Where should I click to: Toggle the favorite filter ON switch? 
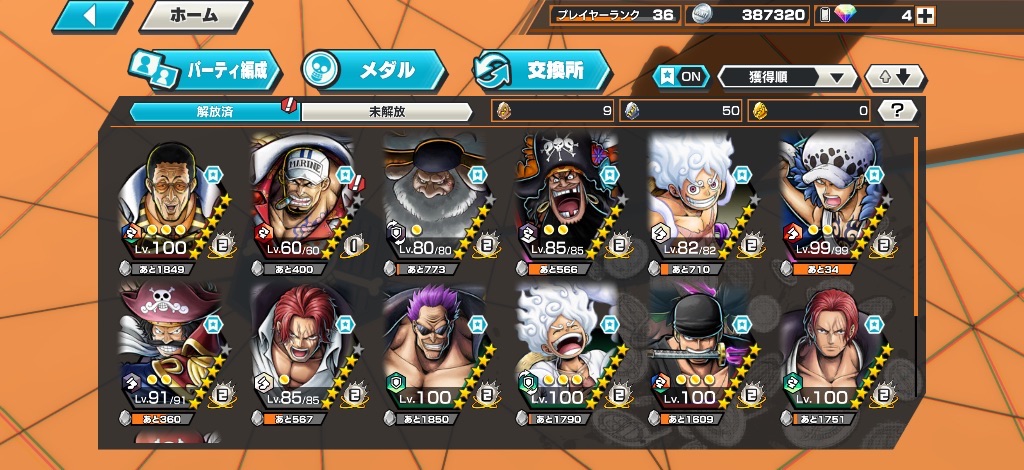[680, 77]
